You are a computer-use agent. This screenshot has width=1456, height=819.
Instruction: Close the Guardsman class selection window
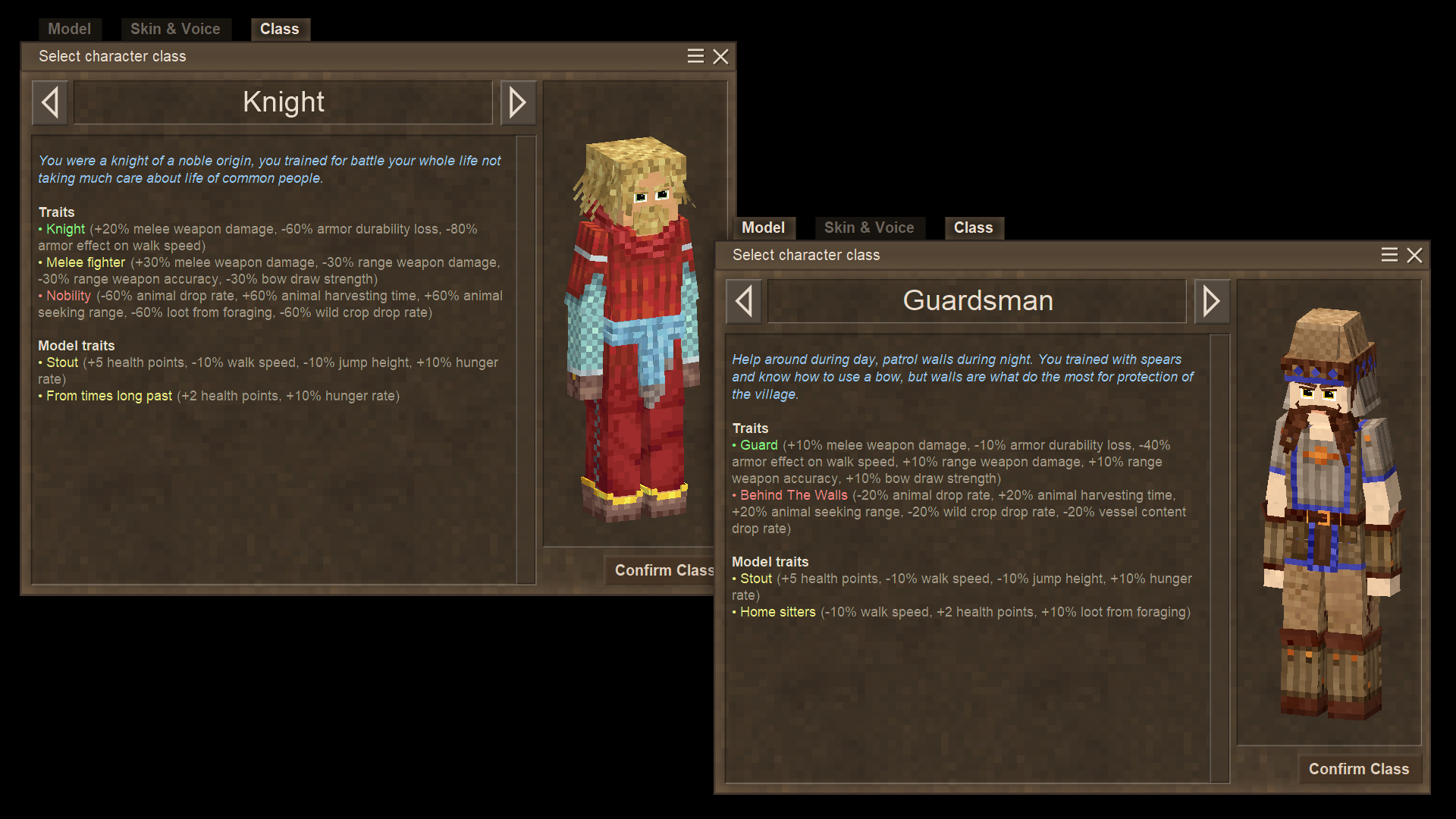click(1414, 256)
